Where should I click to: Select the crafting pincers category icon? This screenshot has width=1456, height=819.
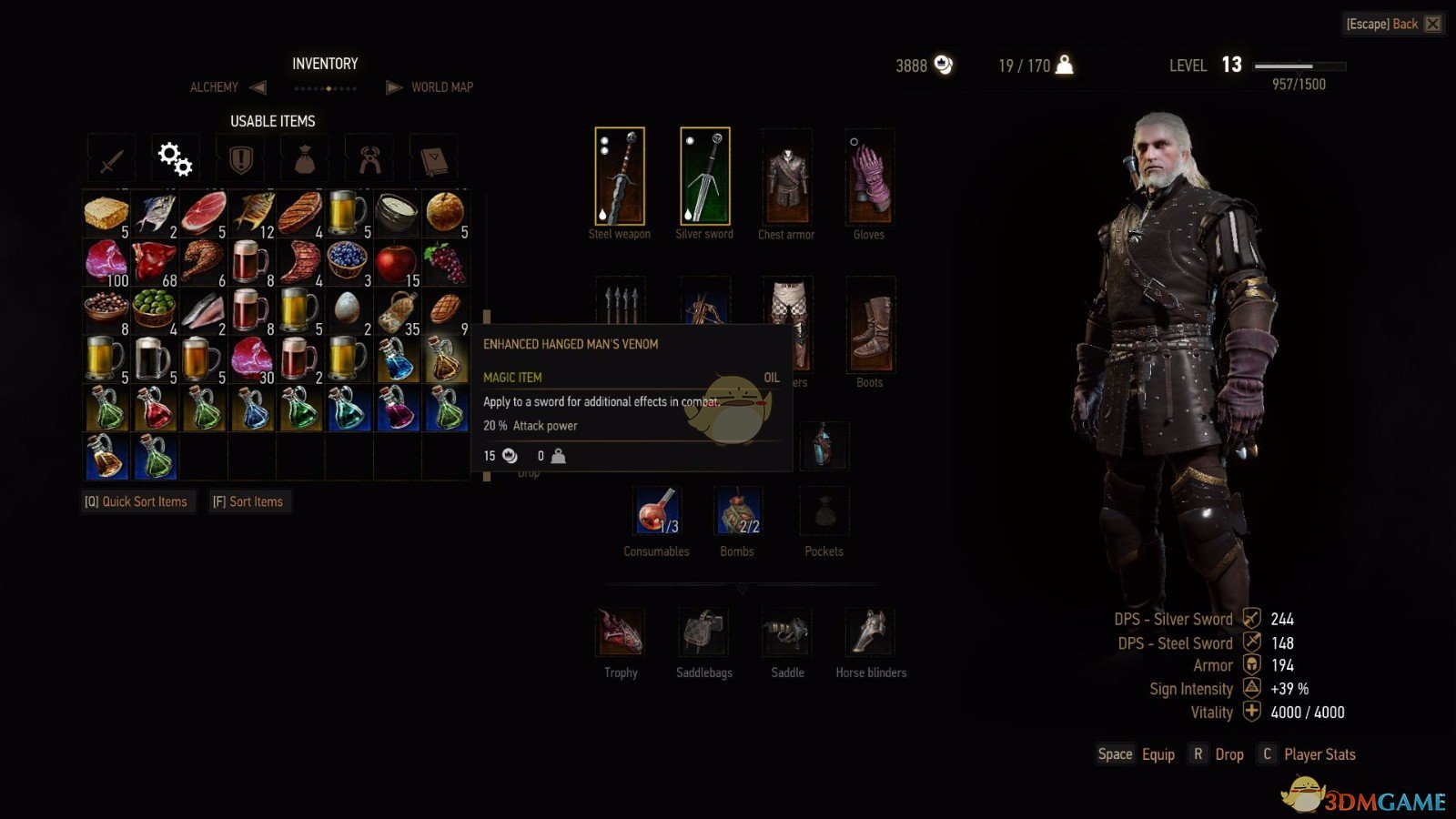tap(369, 157)
